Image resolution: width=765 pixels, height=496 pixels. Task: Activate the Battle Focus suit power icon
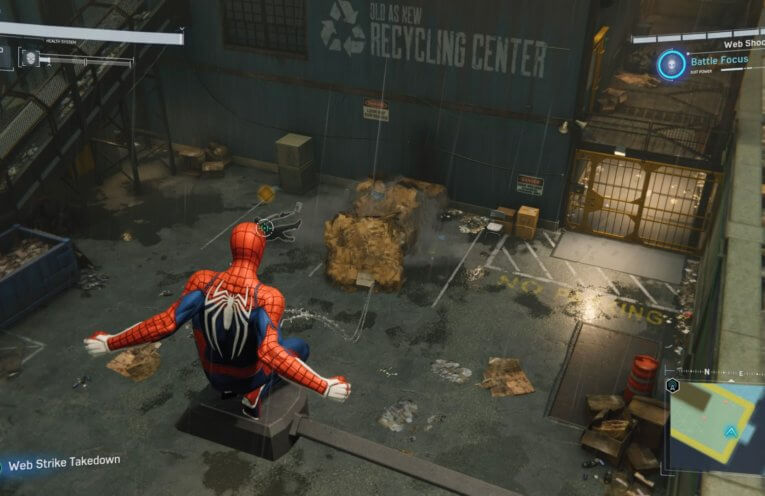point(671,65)
